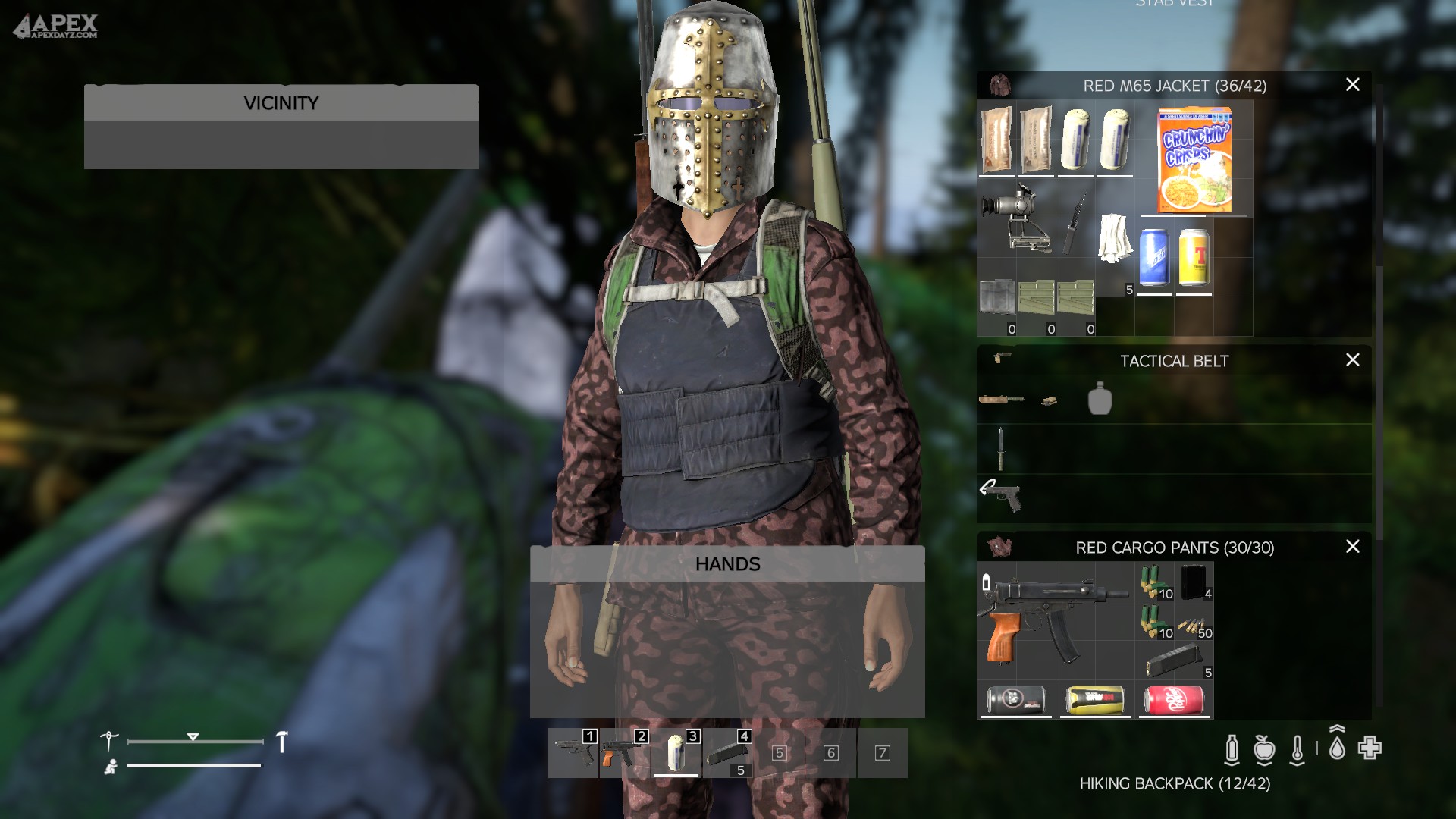1456x819 pixels.
Task: Select the Dr Popper soda can
Action: (1174, 701)
